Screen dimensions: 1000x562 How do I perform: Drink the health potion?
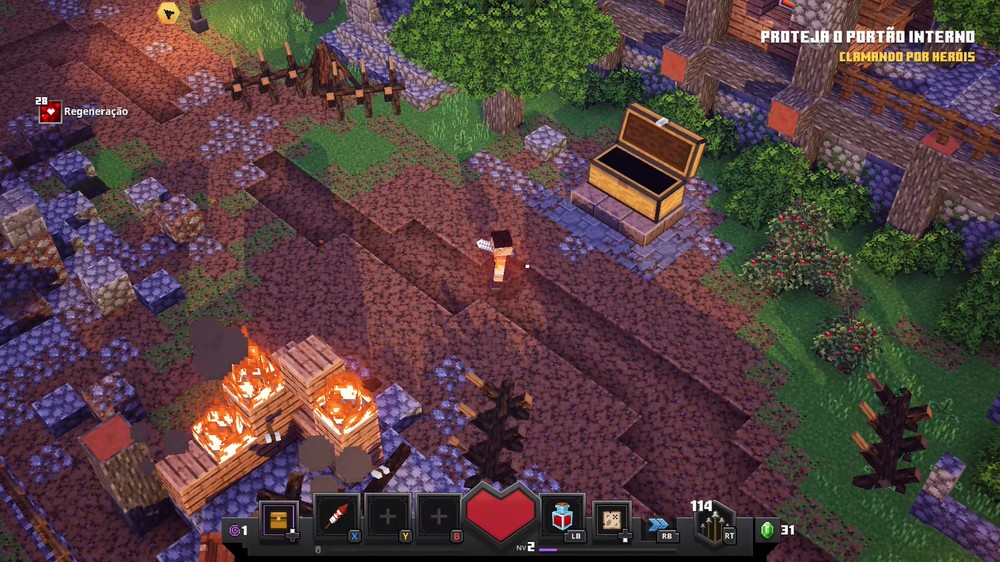coord(562,516)
